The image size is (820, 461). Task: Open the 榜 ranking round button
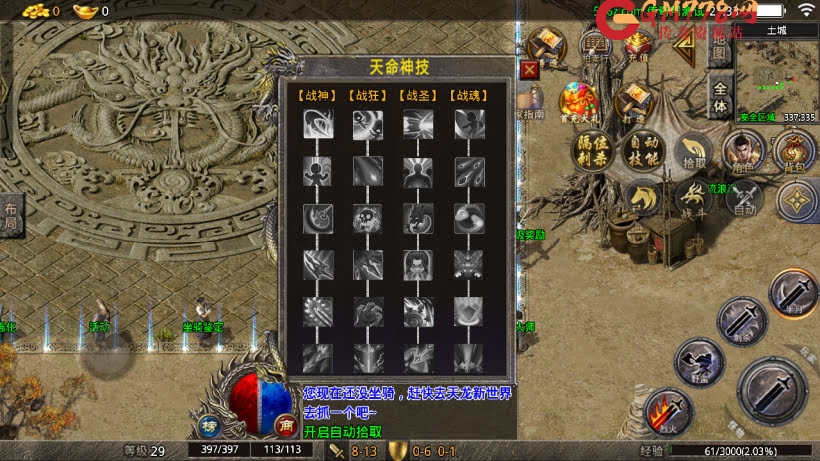(x=209, y=423)
